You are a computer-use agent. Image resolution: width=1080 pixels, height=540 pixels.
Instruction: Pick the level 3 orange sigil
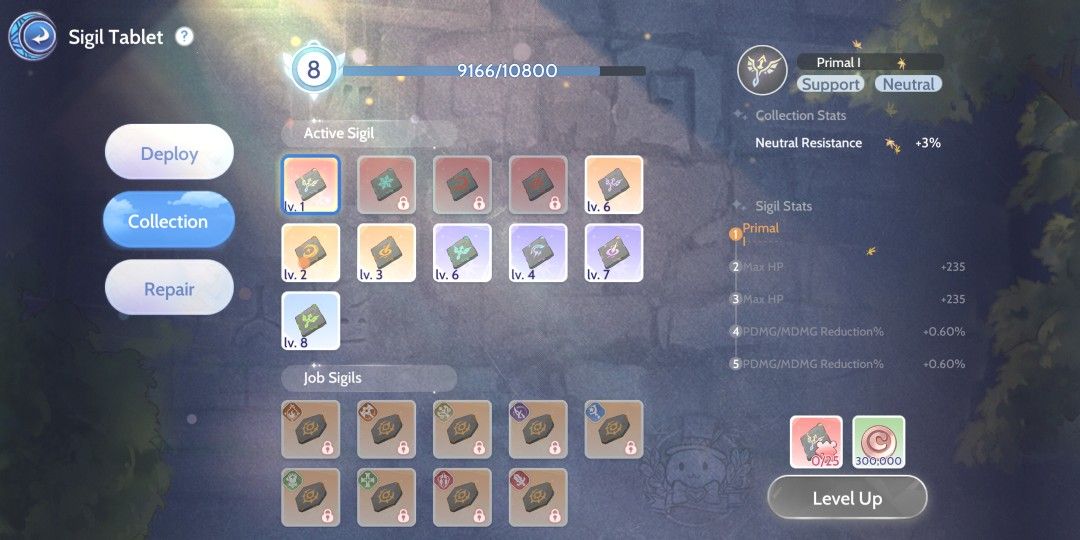click(387, 252)
